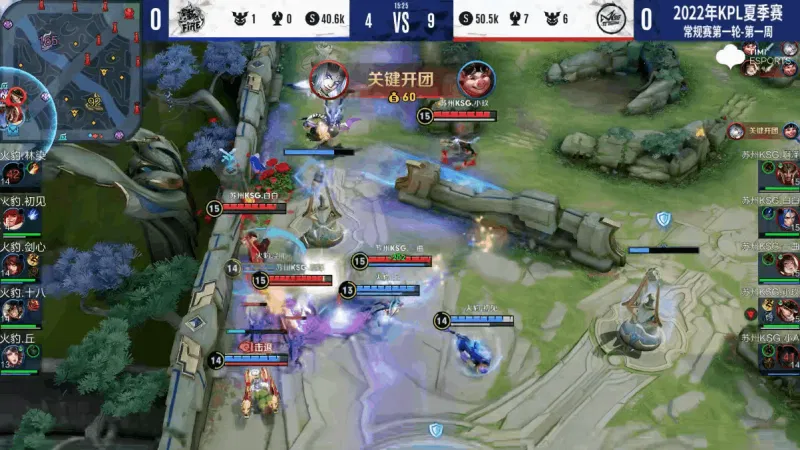This screenshot has height=450, width=800.
Task: Focus on player 火豹.十八 portrait
Action: 13,311
